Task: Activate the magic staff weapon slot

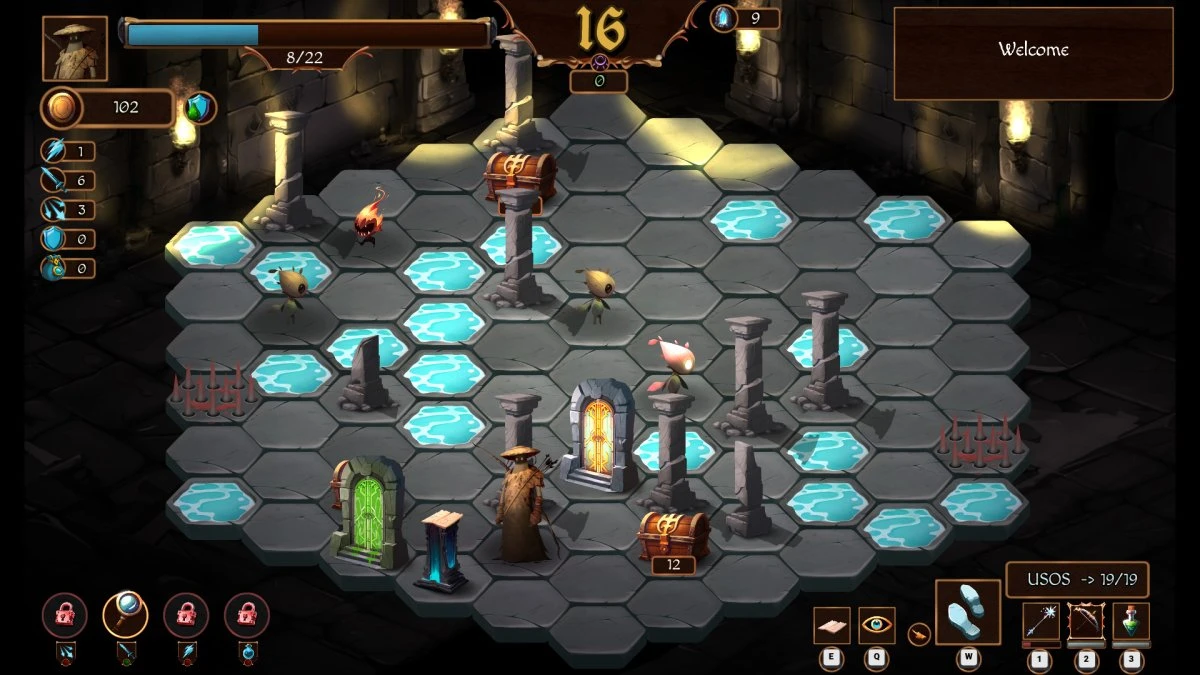Action: point(1040,621)
